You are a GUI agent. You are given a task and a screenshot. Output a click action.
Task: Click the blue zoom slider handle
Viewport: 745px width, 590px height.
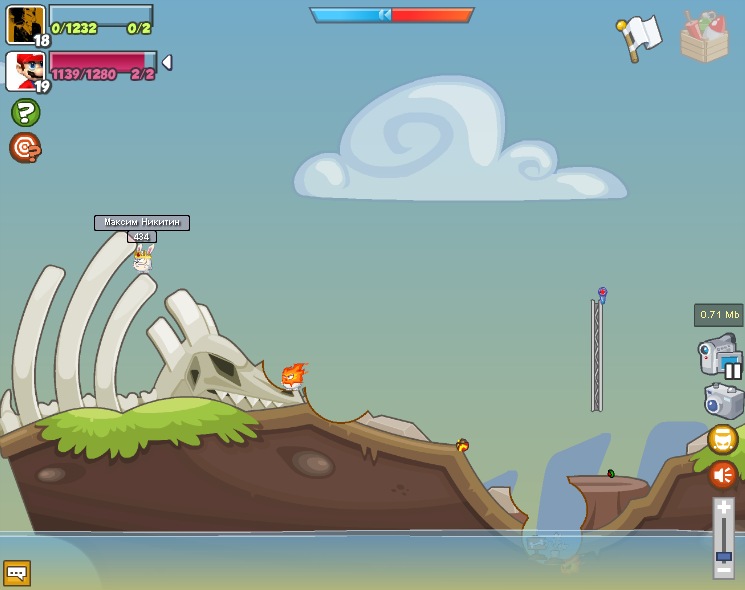(x=723, y=555)
